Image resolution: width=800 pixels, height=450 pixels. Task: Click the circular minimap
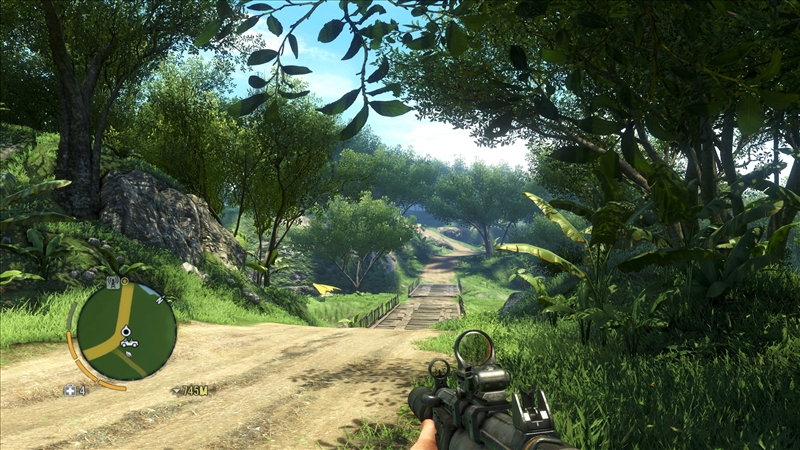pyautogui.click(x=126, y=331)
